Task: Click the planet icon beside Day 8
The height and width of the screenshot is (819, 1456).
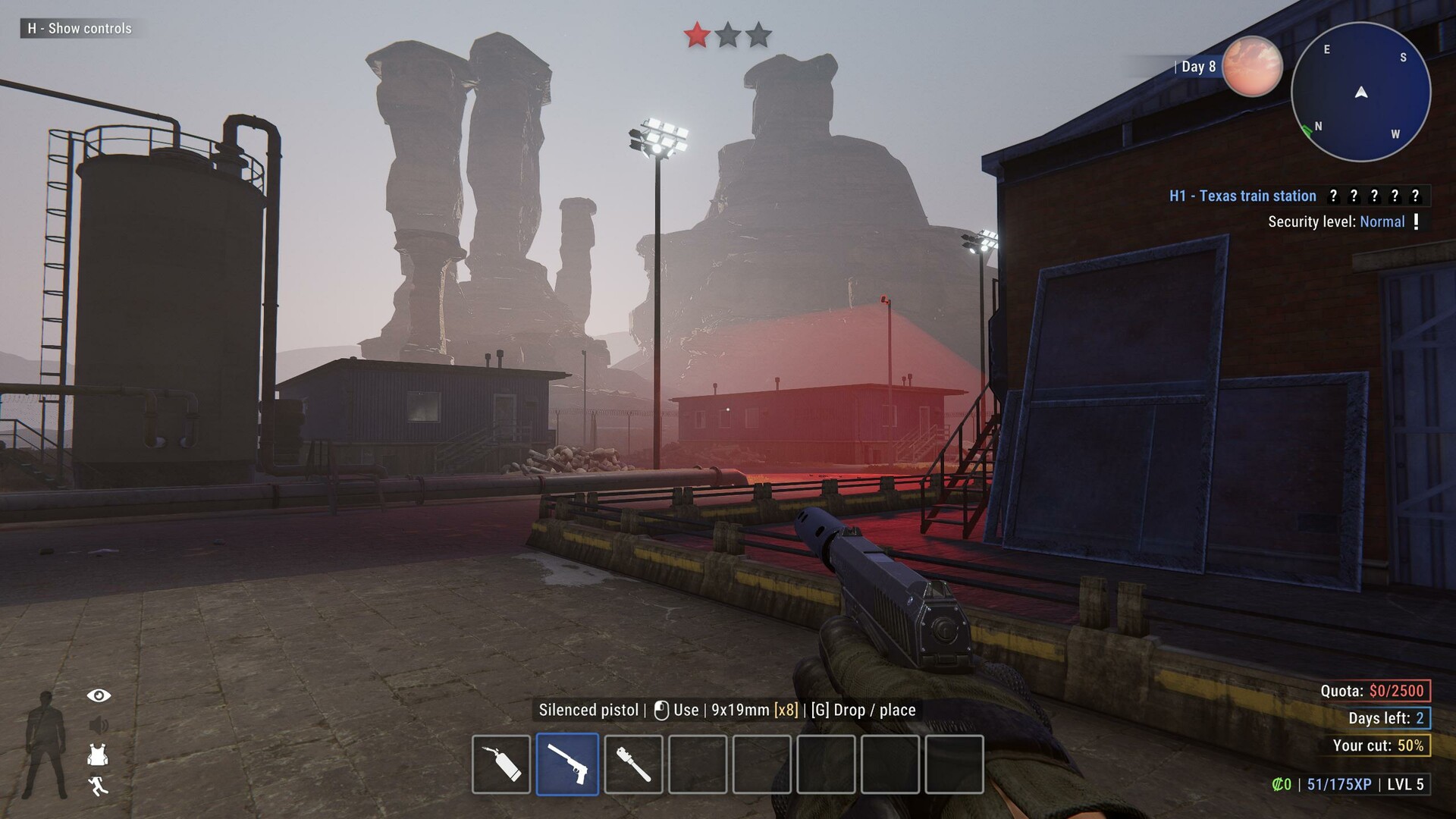Action: 1252,67
